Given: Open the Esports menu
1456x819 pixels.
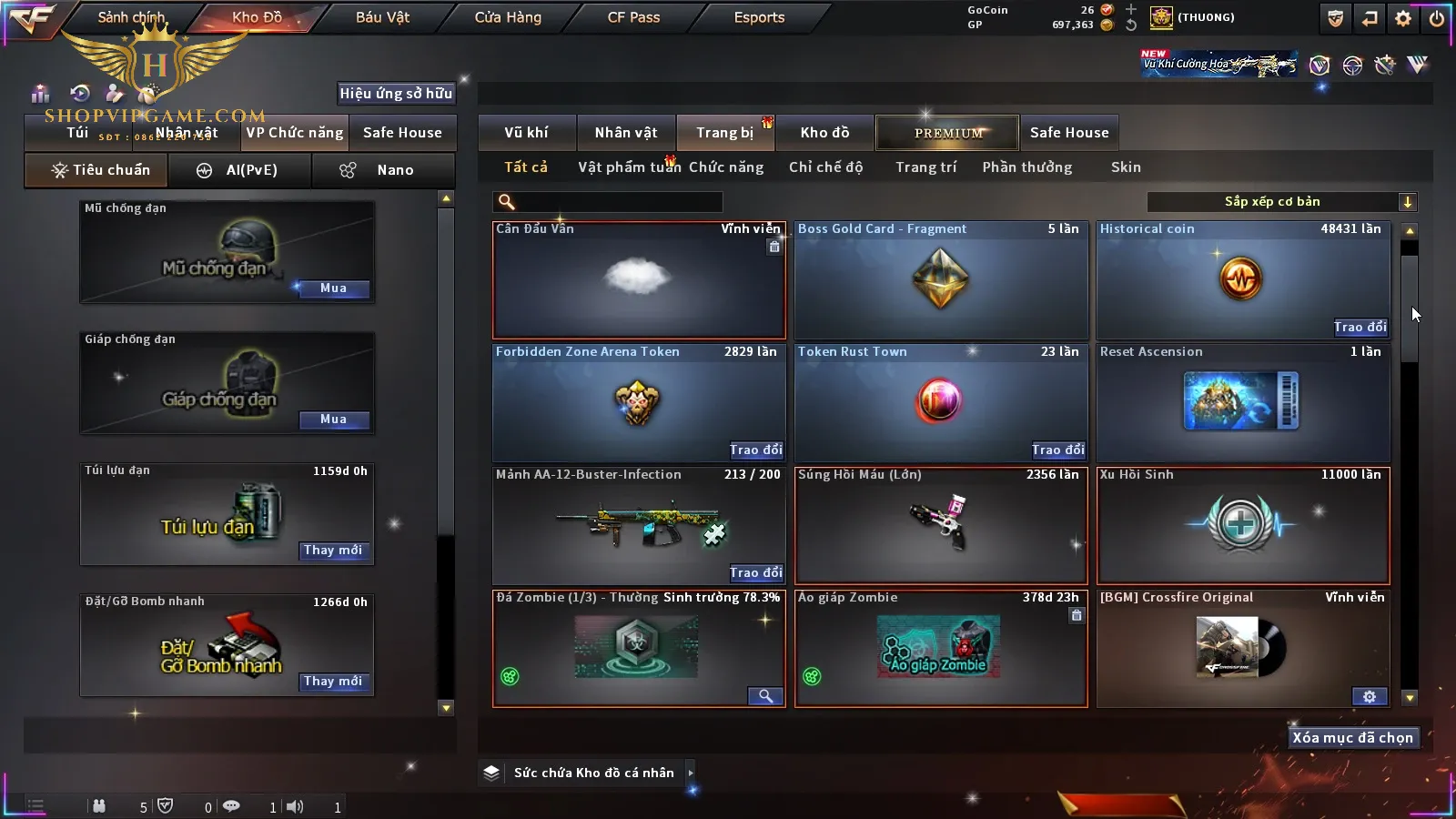Looking at the screenshot, I should click(x=759, y=17).
